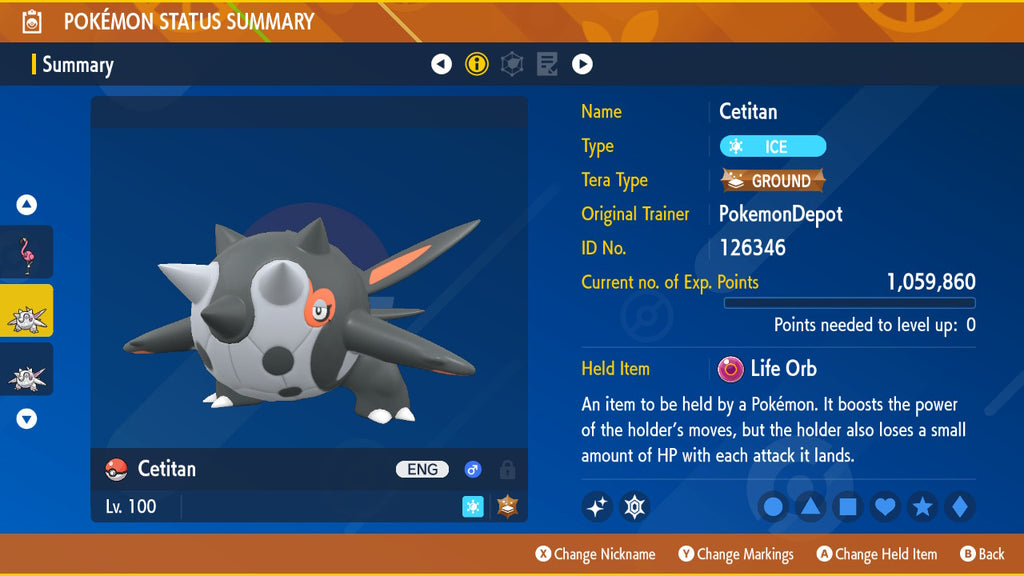The height and width of the screenshot is (576, 1024).
Task: Toggle the star marking
Action: tap(922, 507)
